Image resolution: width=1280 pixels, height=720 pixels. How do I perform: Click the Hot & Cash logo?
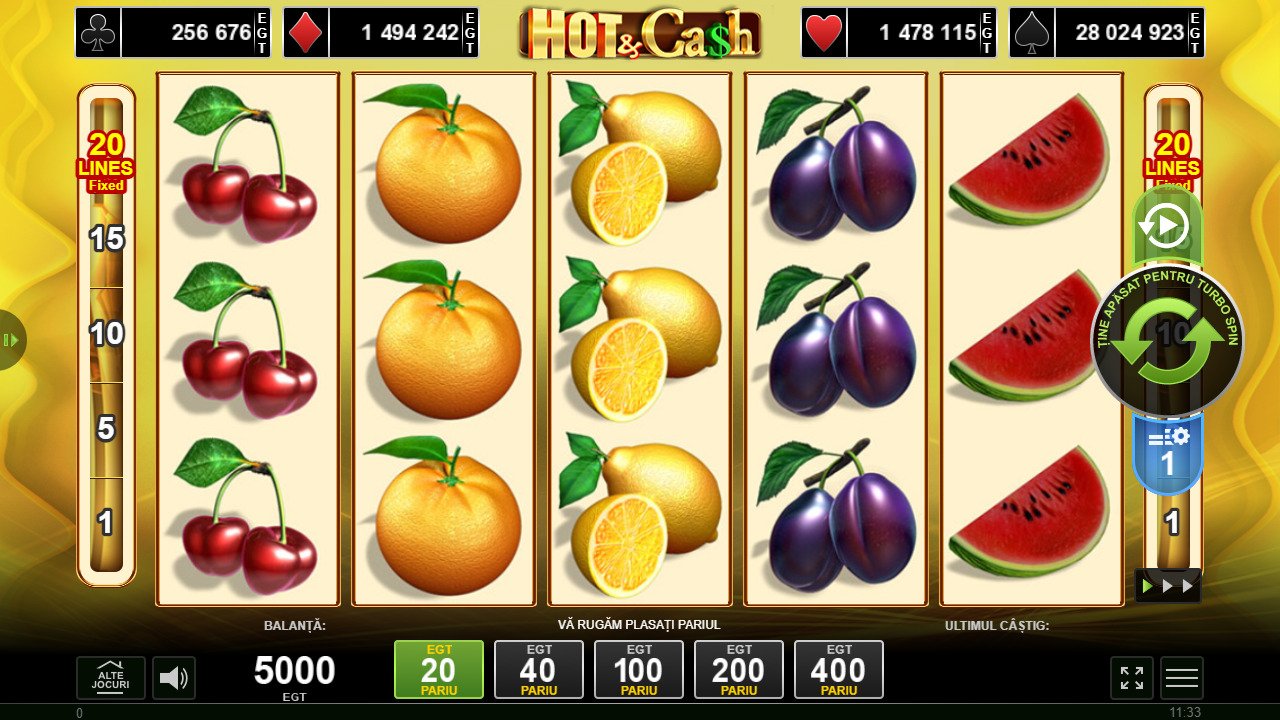pos(638,32)
